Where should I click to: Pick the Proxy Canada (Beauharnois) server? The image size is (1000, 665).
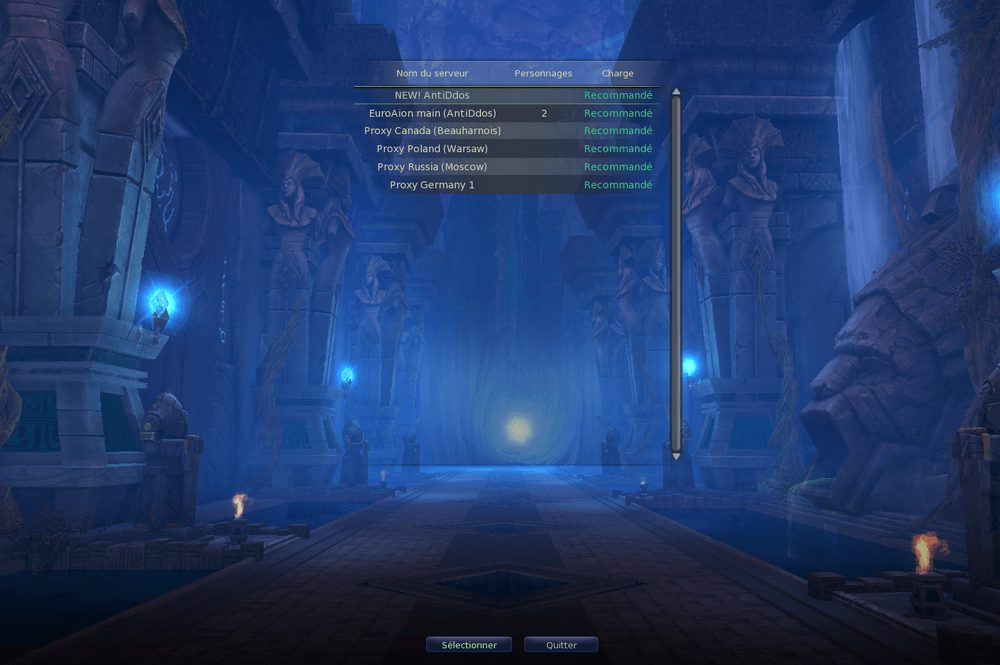click(432, 131)
